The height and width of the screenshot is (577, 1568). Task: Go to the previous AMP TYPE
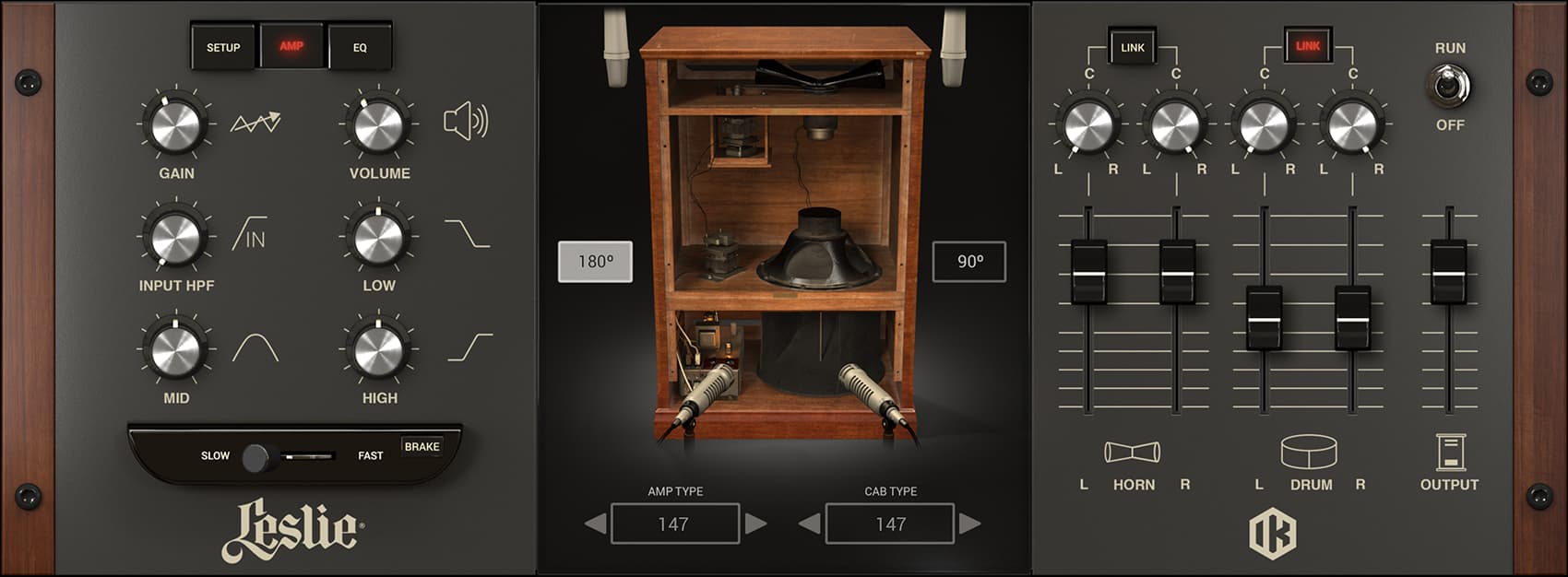[x=596, y=524]
